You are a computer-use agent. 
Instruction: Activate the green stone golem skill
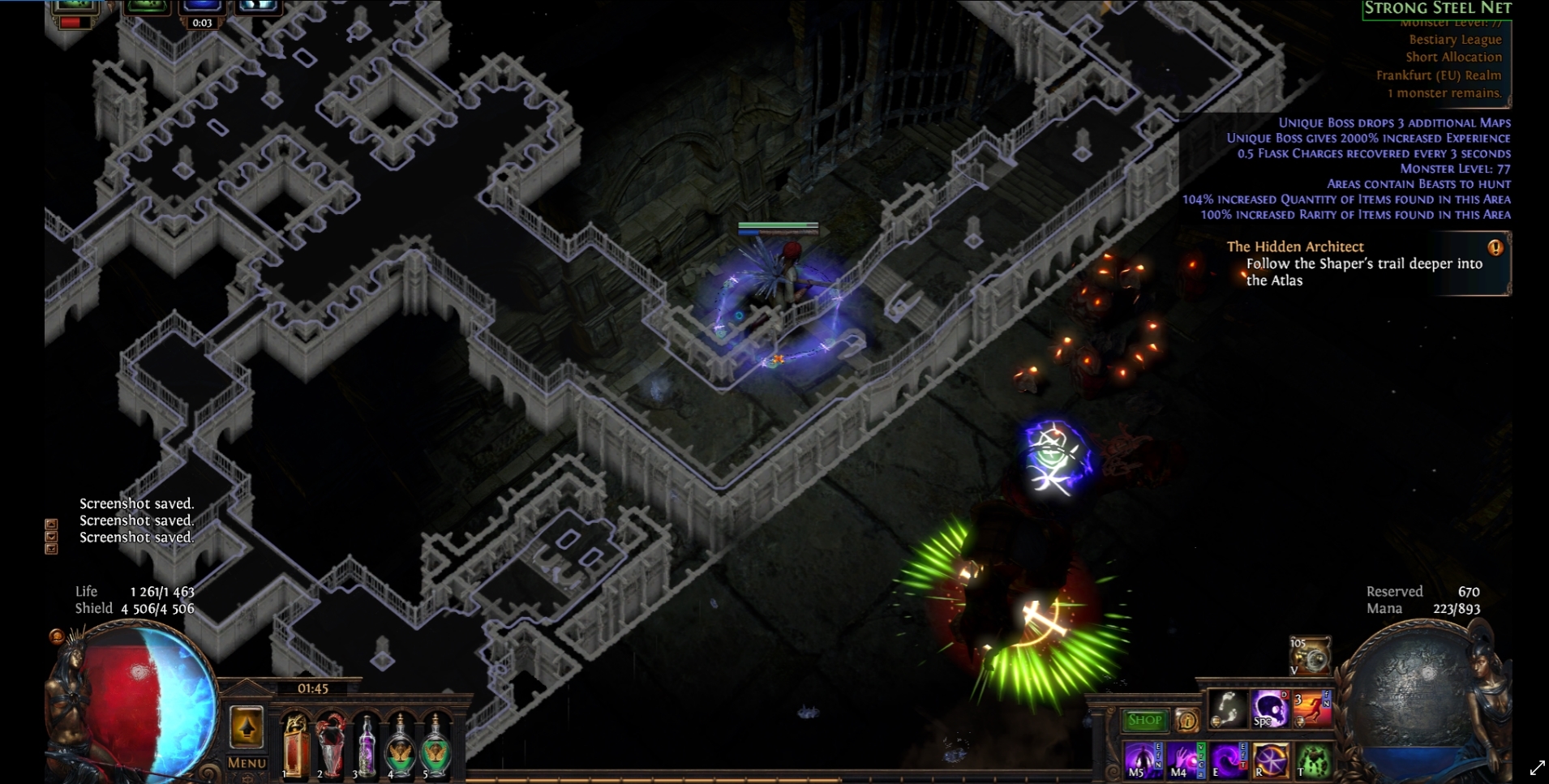pos(1313,761)
